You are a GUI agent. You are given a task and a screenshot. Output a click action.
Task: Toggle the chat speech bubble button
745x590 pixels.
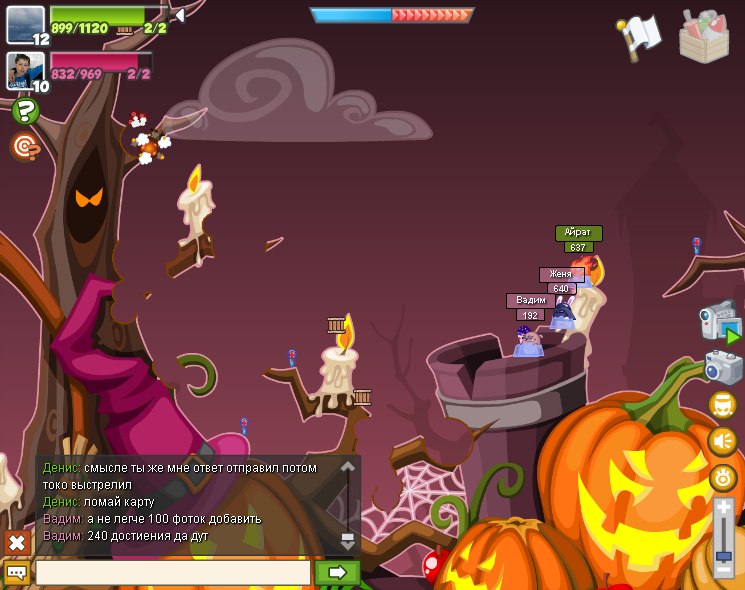[x=17, y=573]
